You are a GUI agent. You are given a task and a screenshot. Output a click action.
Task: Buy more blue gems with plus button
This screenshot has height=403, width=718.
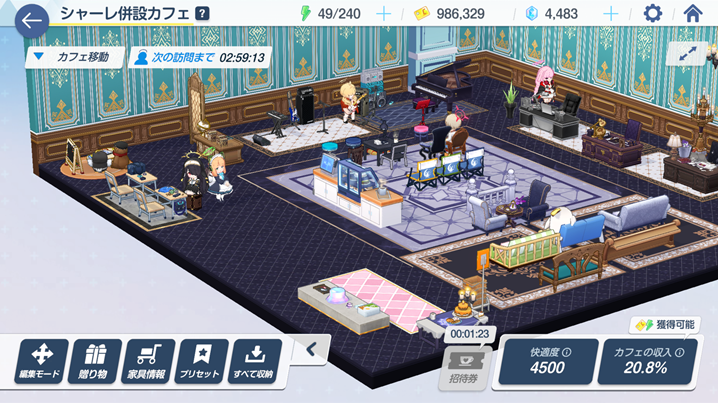[611, 14]
